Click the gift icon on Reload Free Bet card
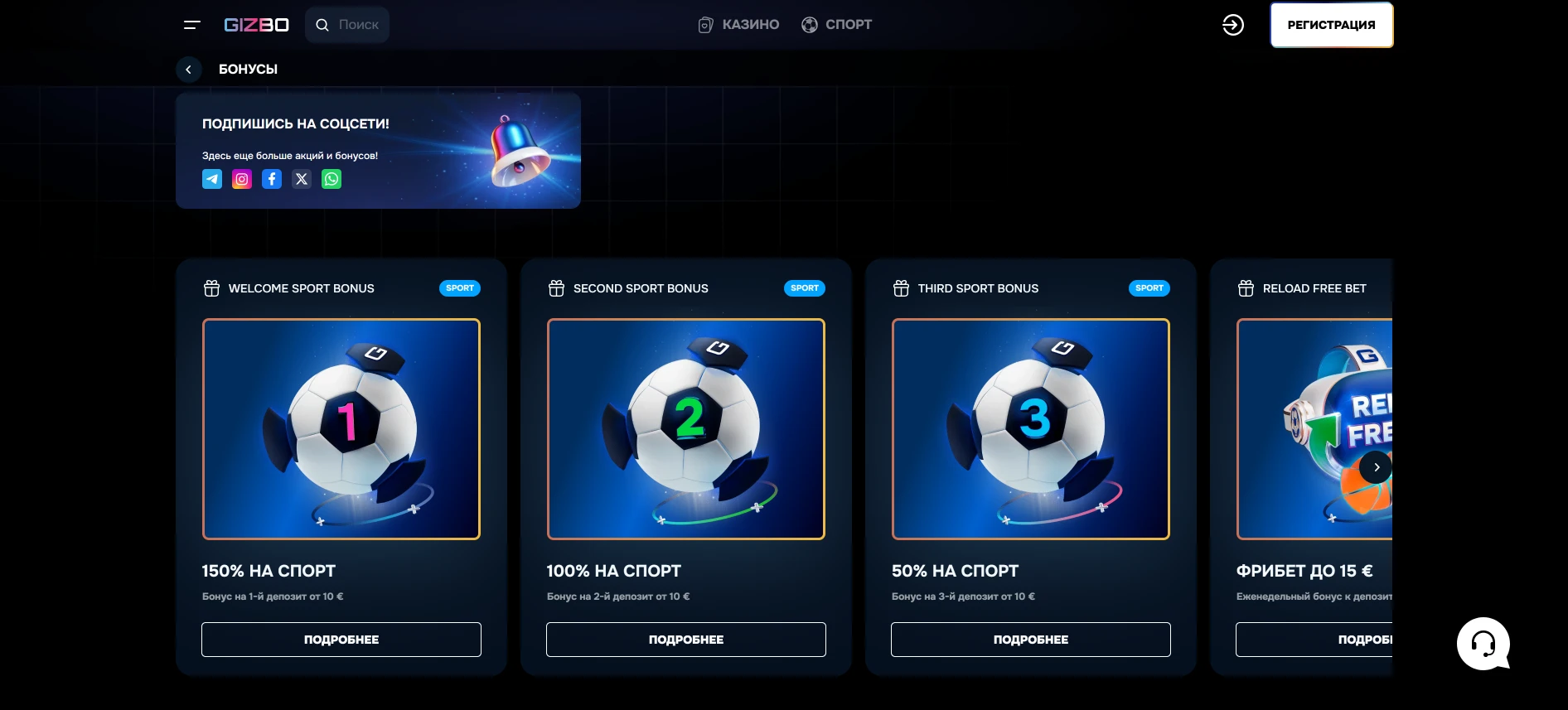 point(1246,288)
